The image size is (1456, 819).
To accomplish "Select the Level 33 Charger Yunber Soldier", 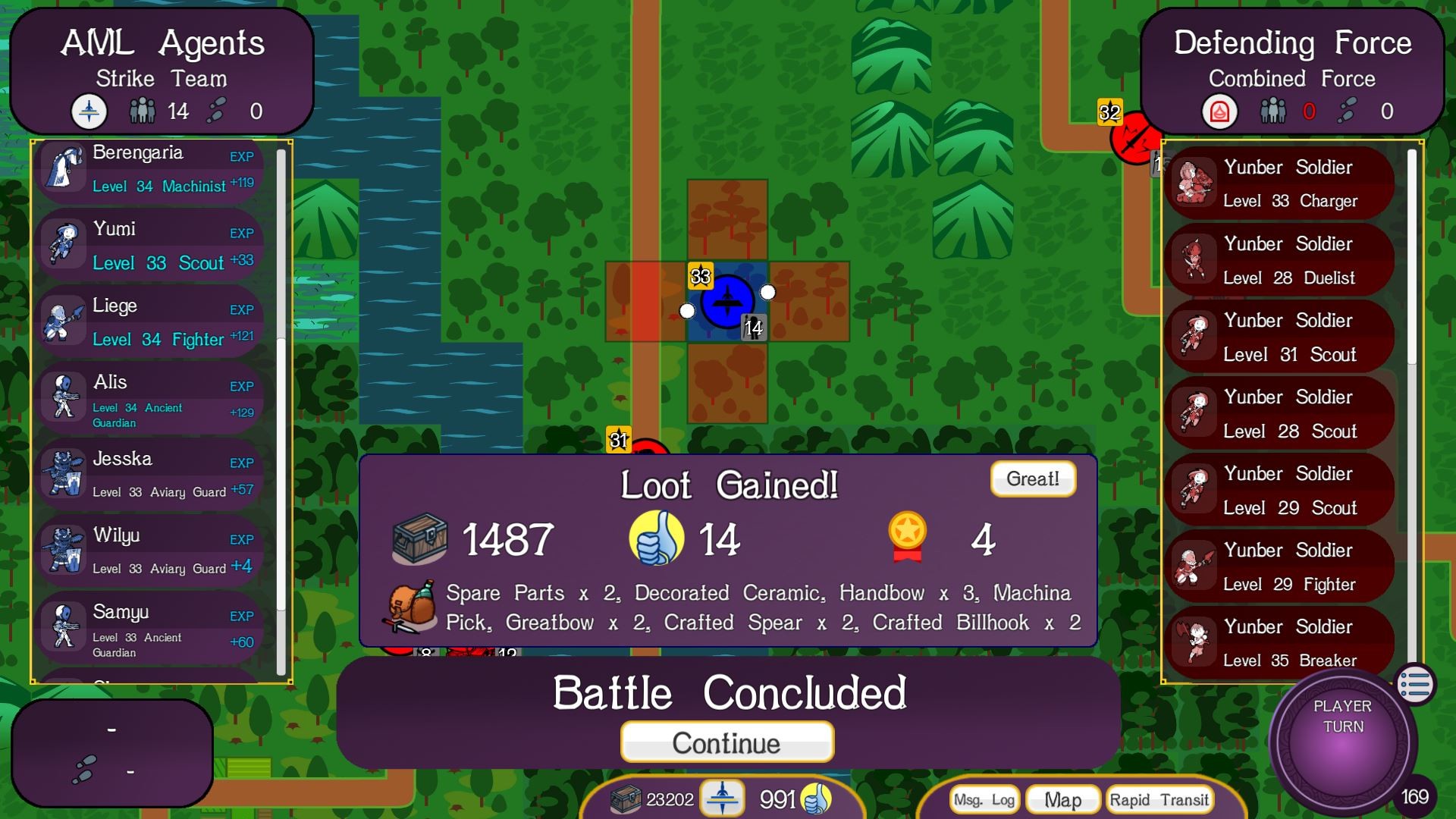I will click(x=1279, y=183).
